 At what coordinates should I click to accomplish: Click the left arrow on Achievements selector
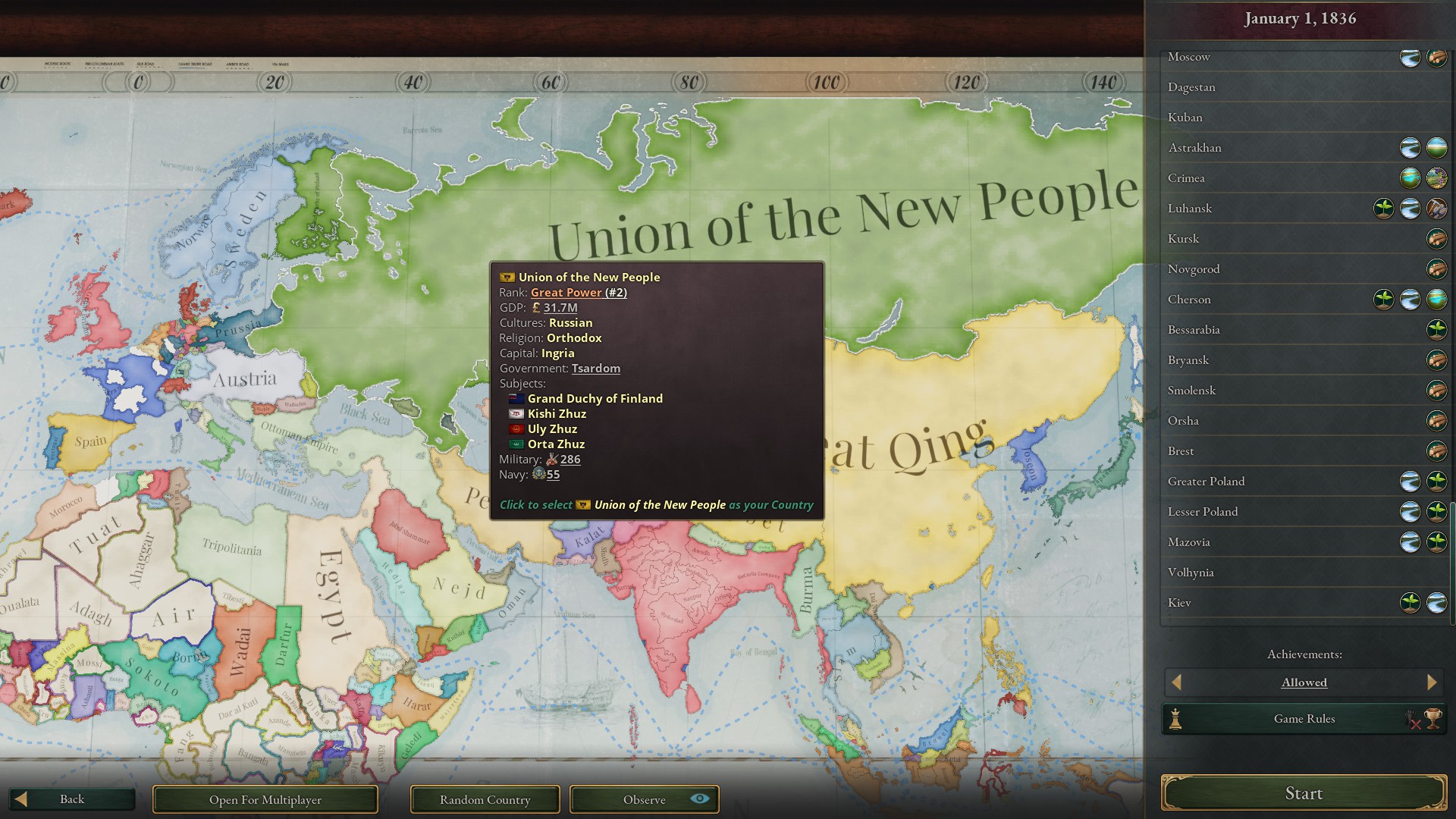coord(1177,682)
